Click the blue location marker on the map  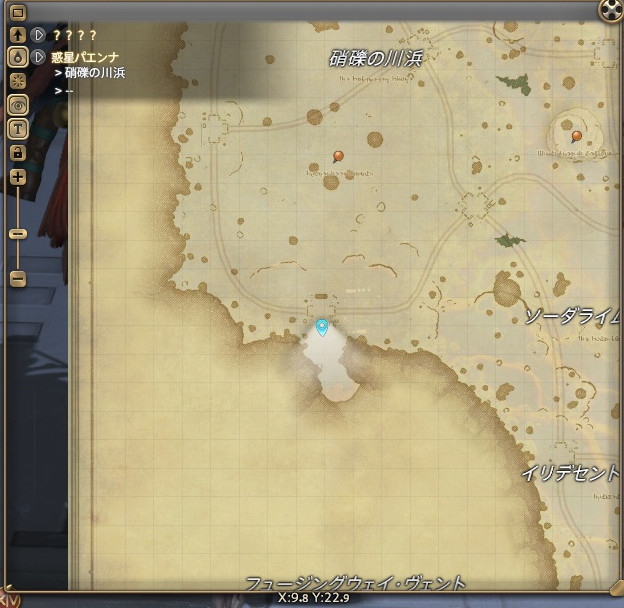pos(322,327)
